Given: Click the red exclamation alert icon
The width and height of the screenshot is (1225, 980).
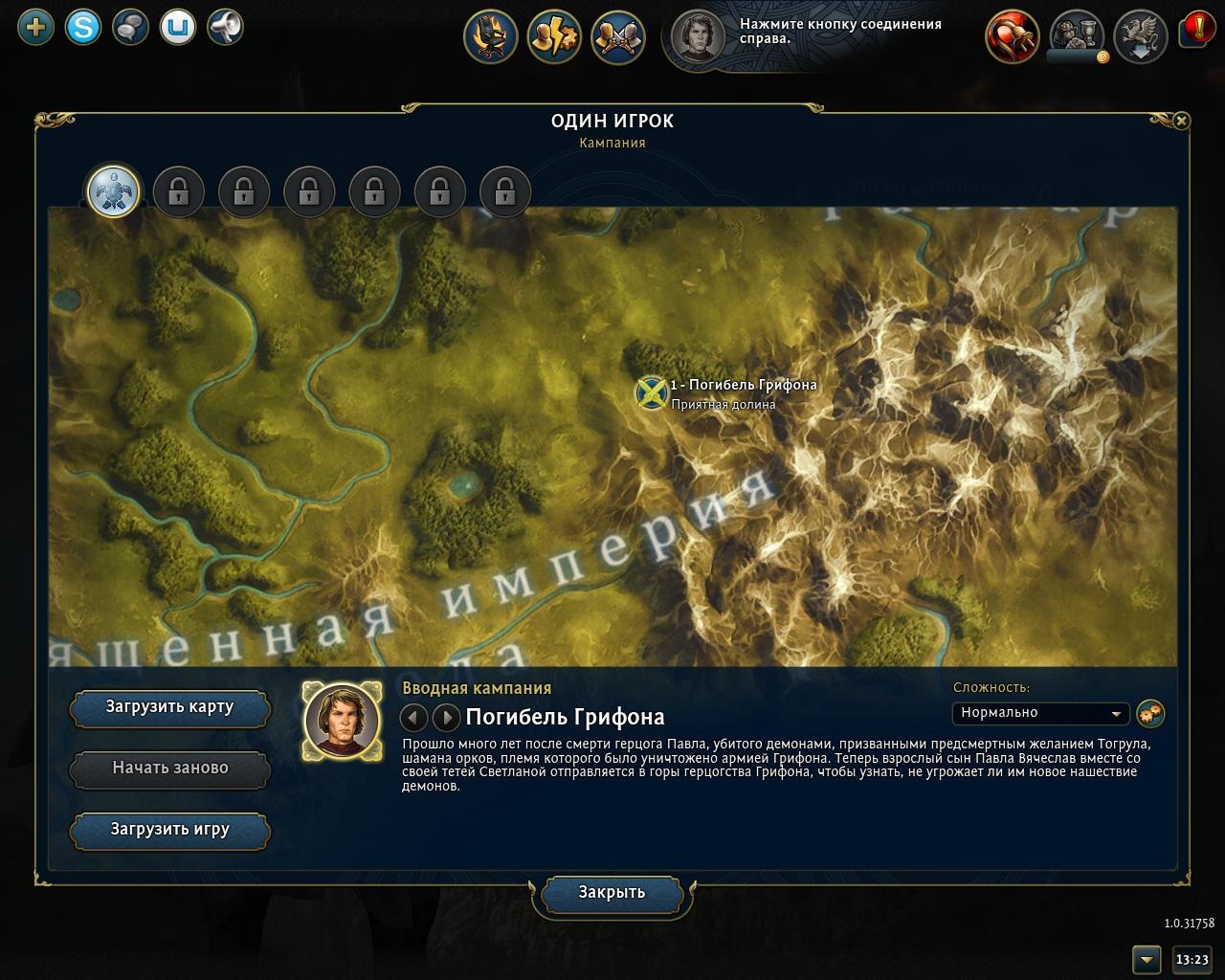Looking at the screenshot, I should coord(1194,30).
